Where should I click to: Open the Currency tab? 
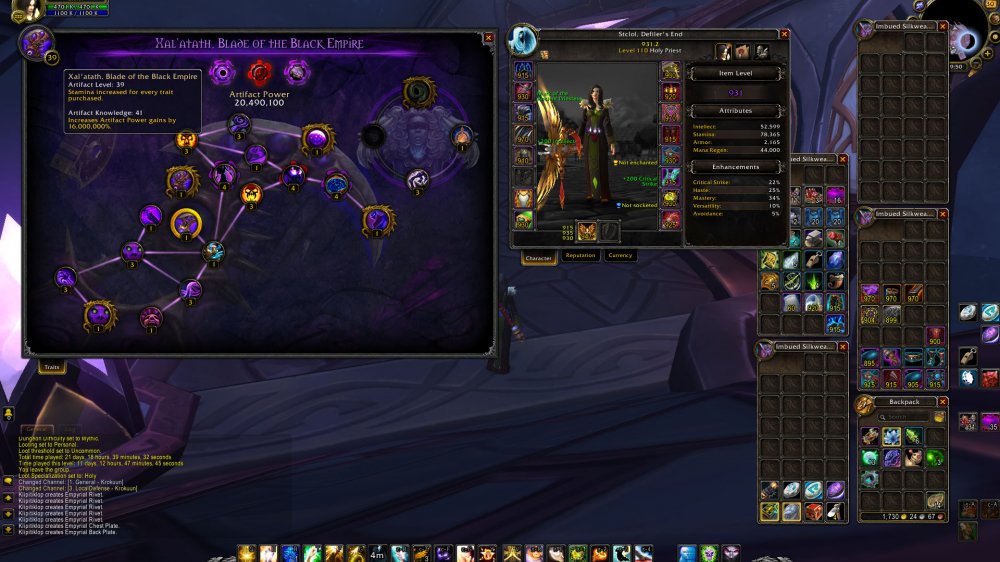[621, 256]
